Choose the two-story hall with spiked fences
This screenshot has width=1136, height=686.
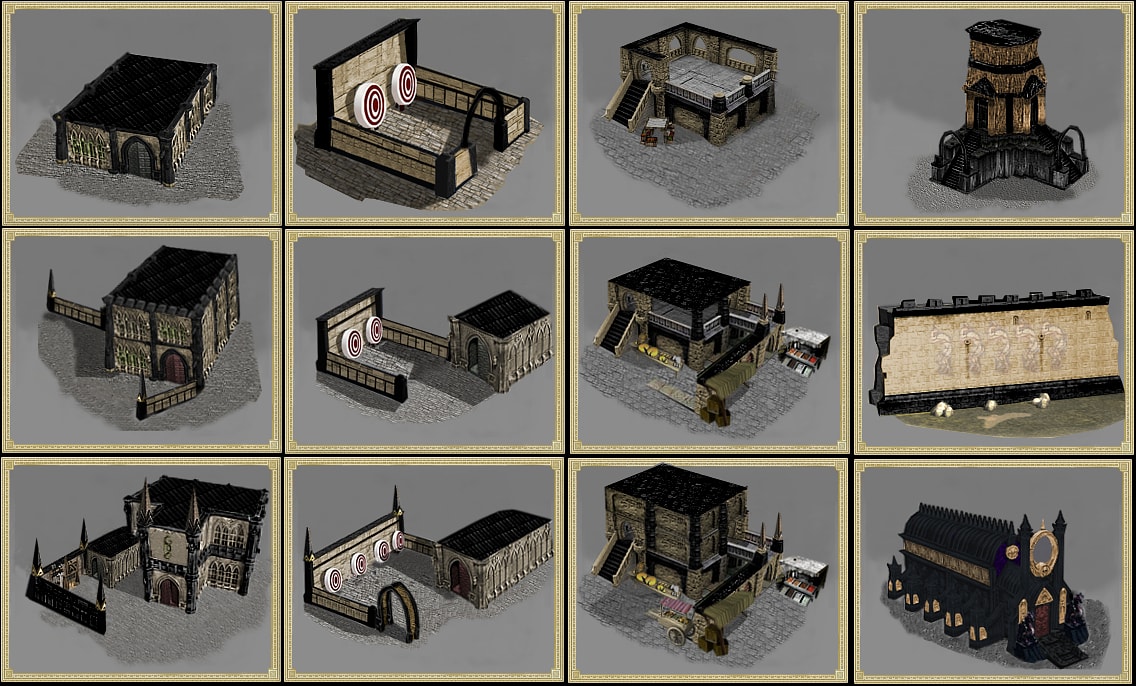(141, 342)
